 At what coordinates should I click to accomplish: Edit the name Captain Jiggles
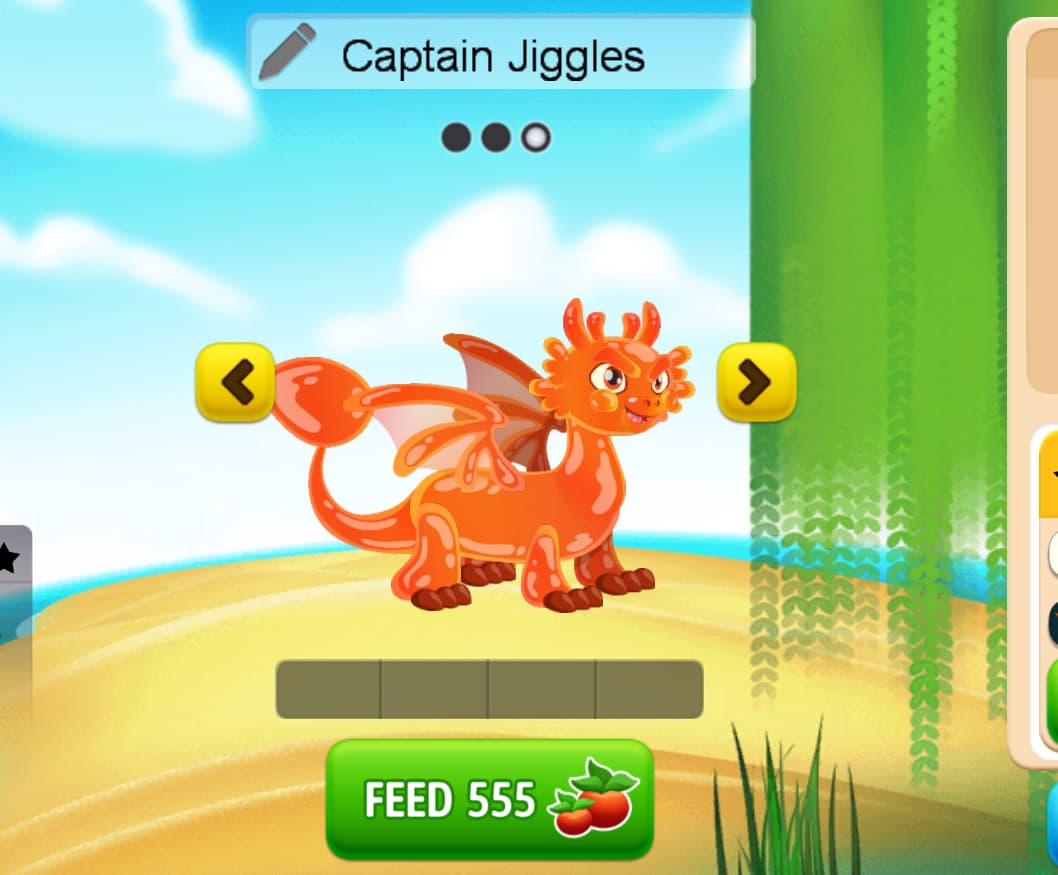click(493, 57)
